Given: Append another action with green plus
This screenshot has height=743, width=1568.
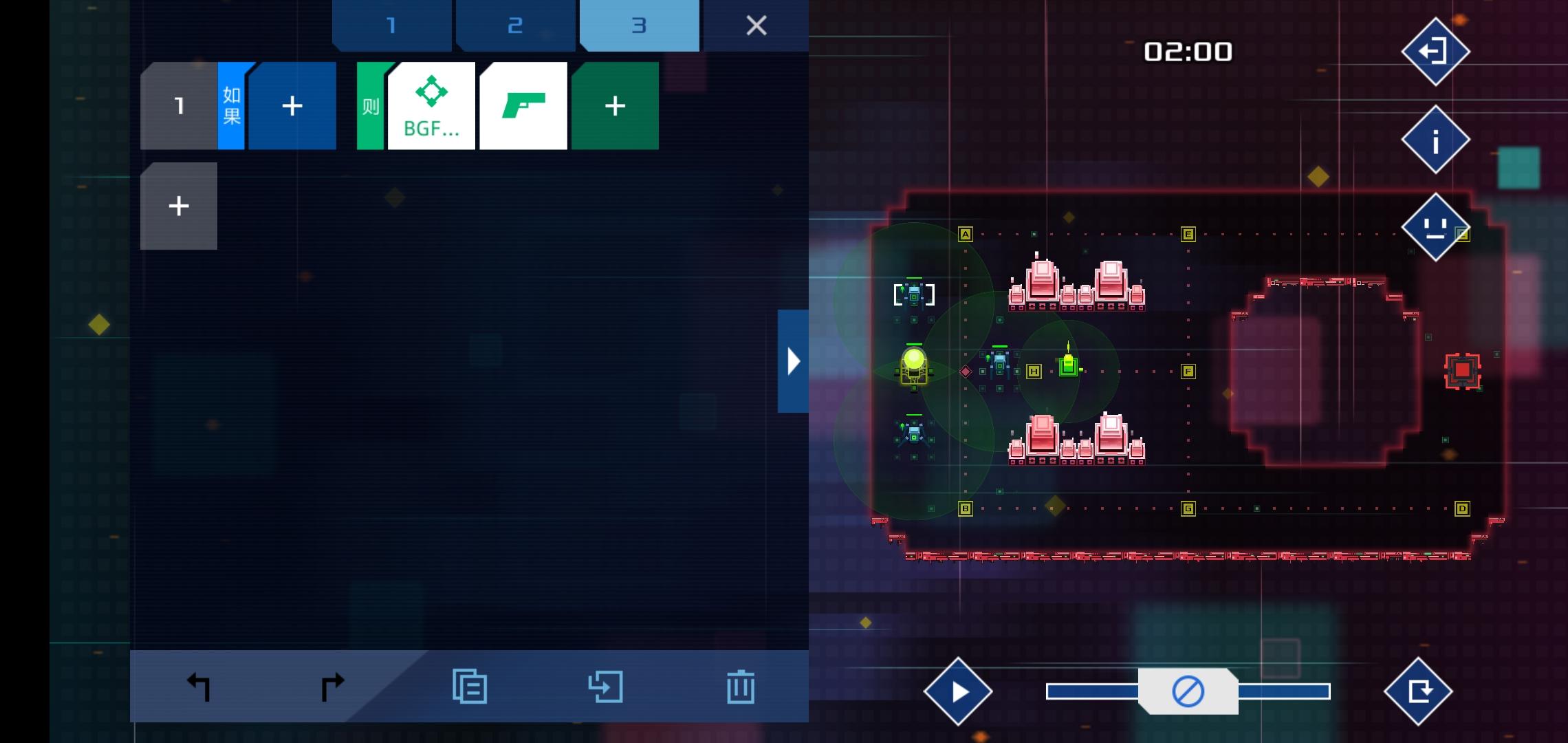Looking at the screenshot, I should [x=614, y=105].
